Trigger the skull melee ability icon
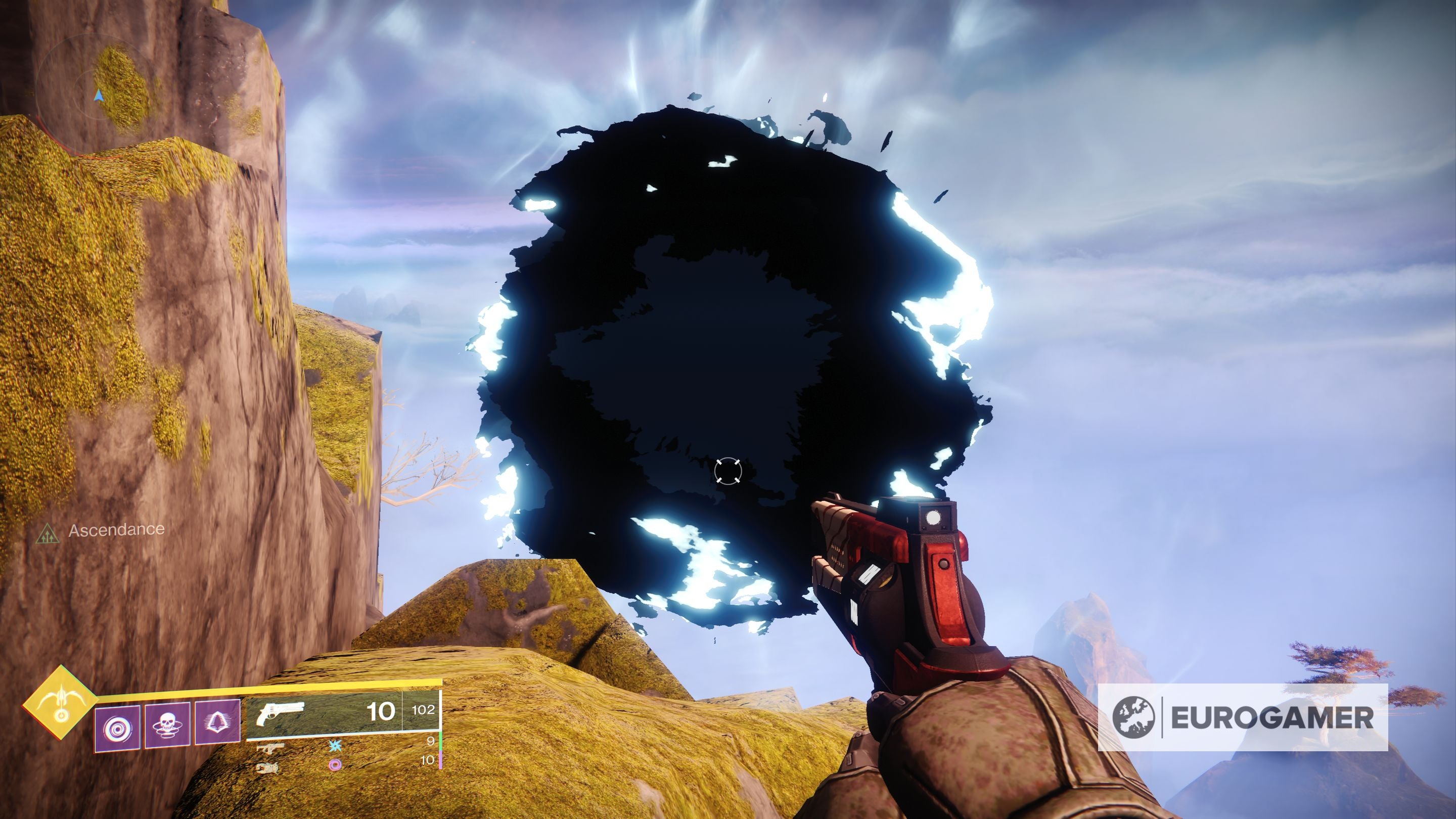Screen dimensions: 1456x819 click(167, 725)
